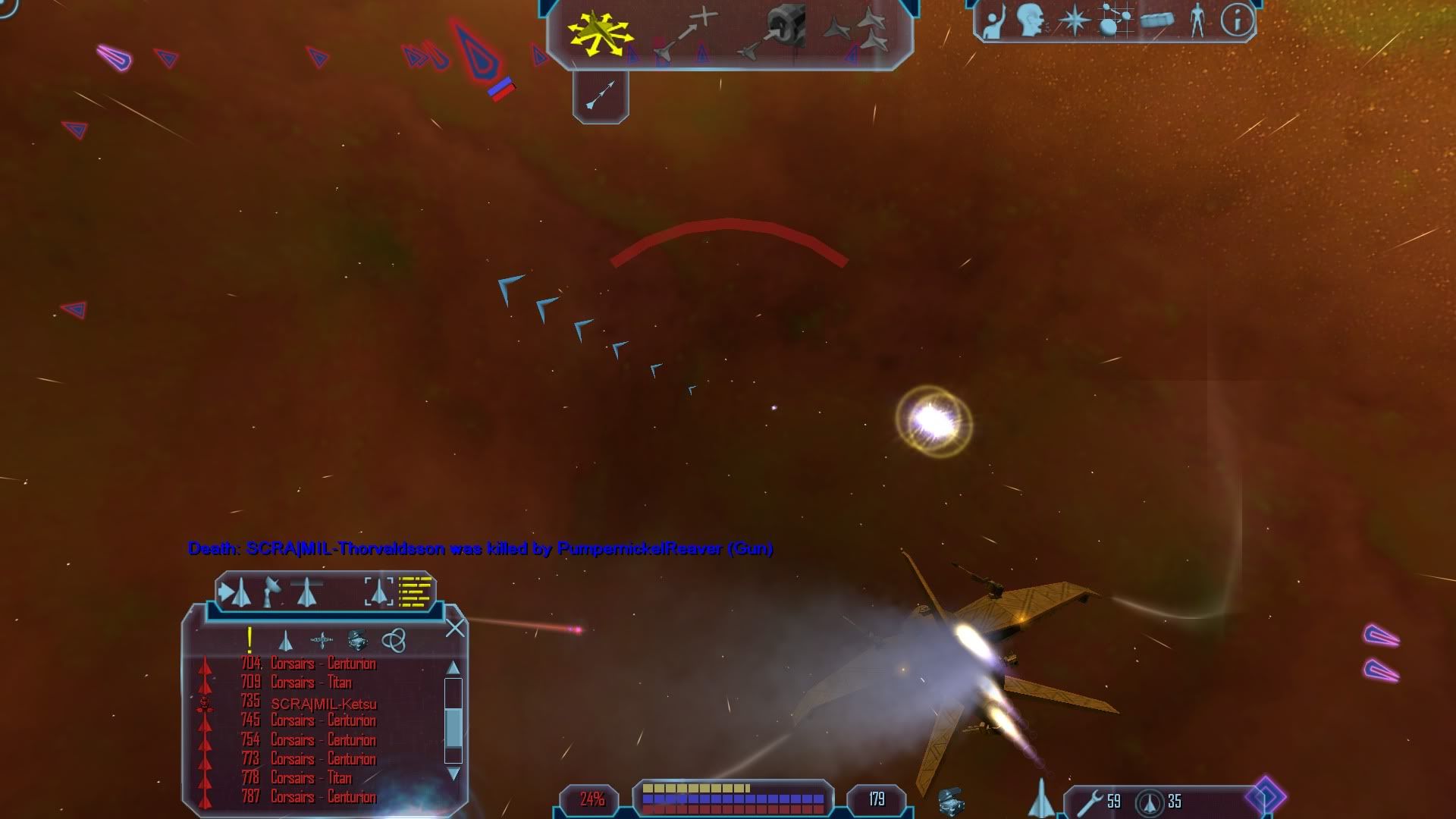Open chat with the talking head icon
The width and height of the screenshot is (1456, 819).
coord(1031,20)
